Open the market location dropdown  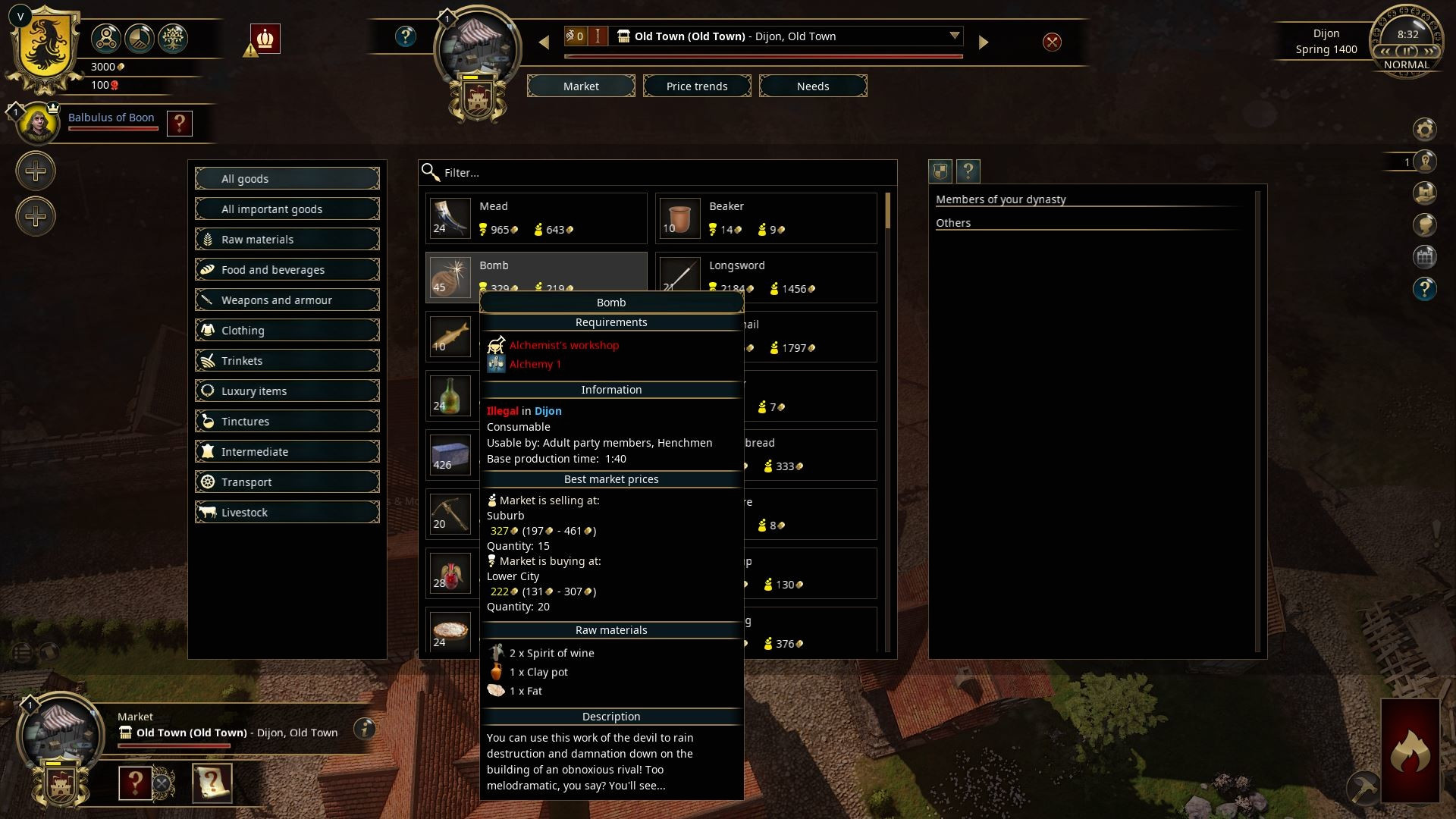point(954,36)
